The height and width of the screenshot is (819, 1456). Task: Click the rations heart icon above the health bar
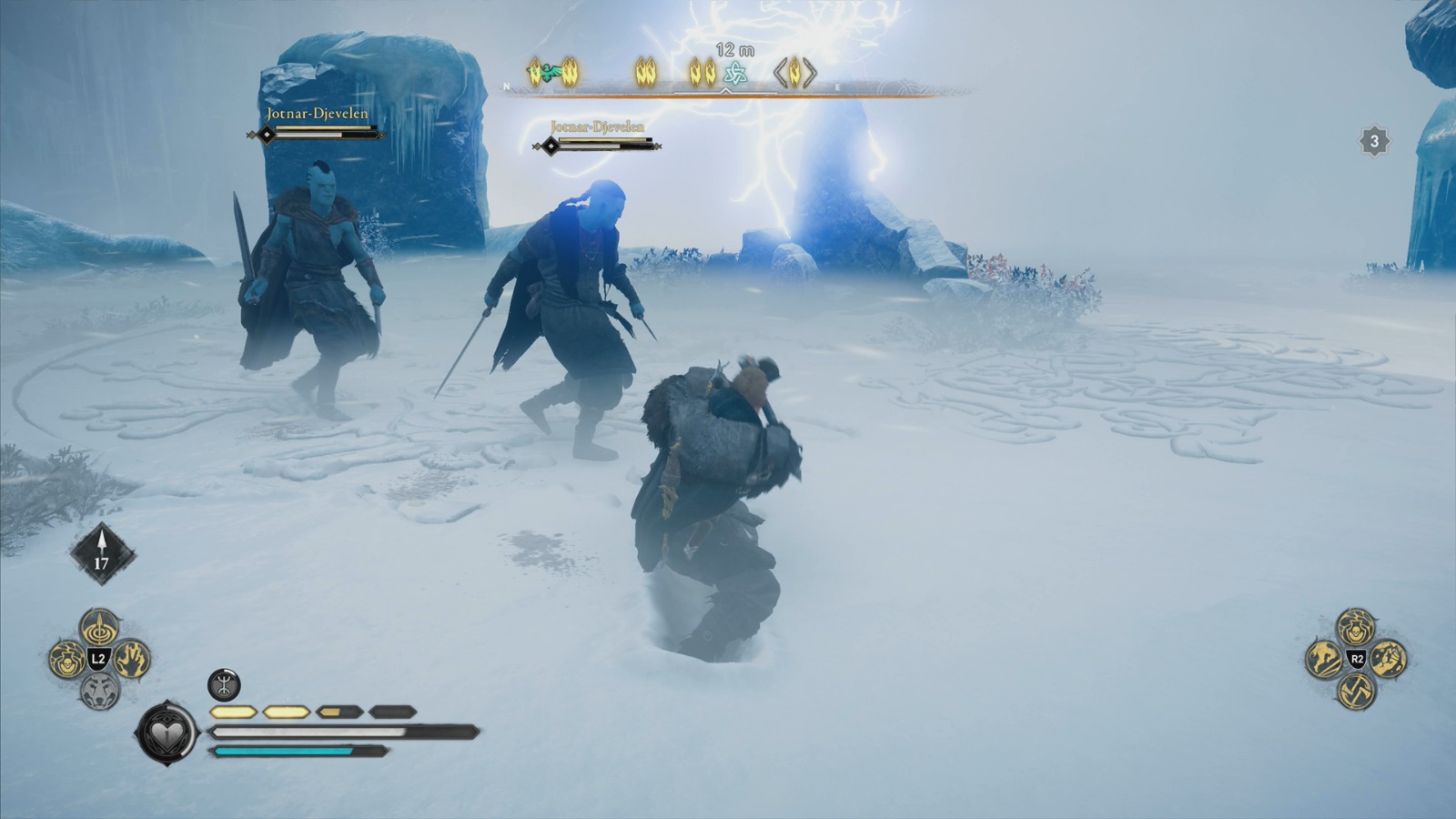tap(167, 733)
